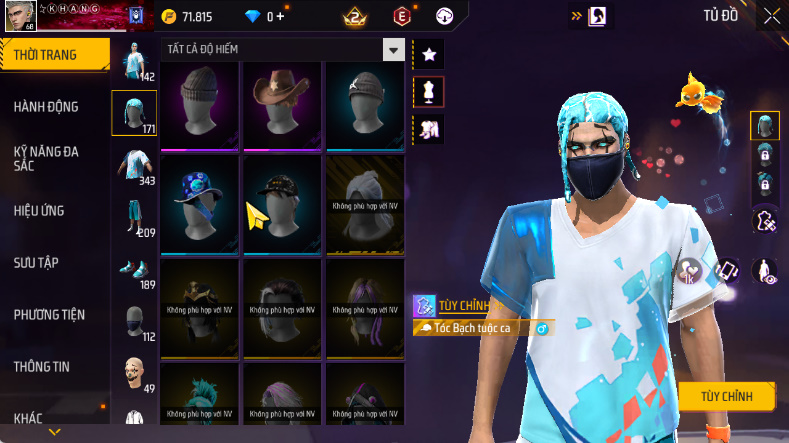Click the yellow Tùy Chỉnh button
Image resolution: width=789 pixels, height=443 pixels.
coord(725,396)
